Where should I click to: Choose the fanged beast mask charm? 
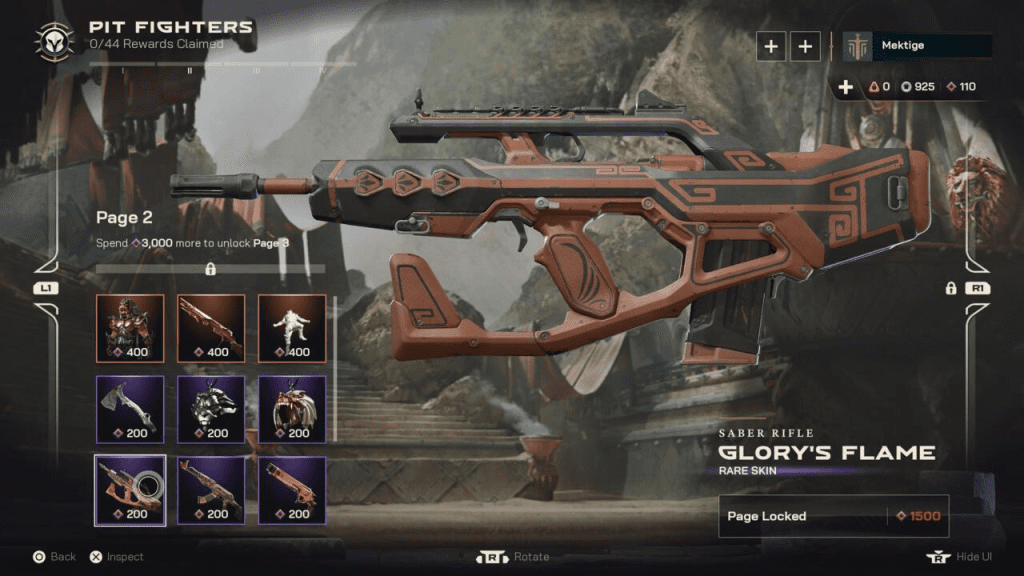(x=292, y=408)
